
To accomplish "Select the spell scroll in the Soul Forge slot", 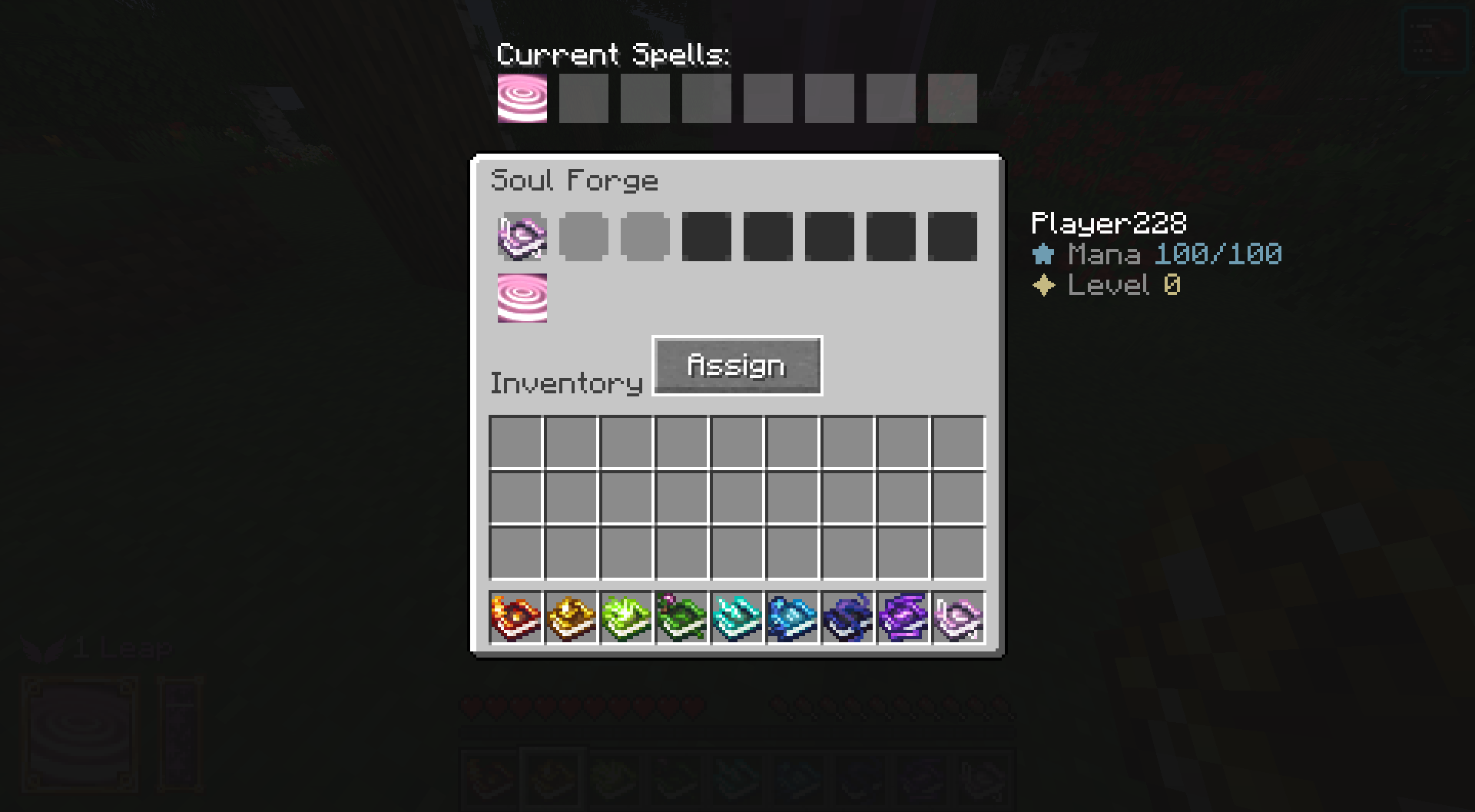I will [x=522, y=236].
